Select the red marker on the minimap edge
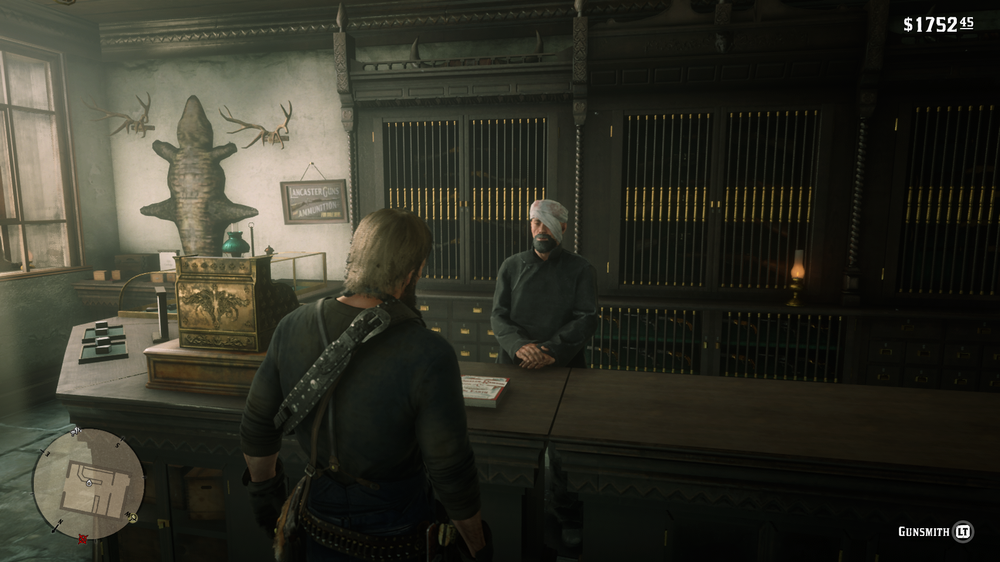Viewport: 1000px width, 562px height. tap(83, 539)
